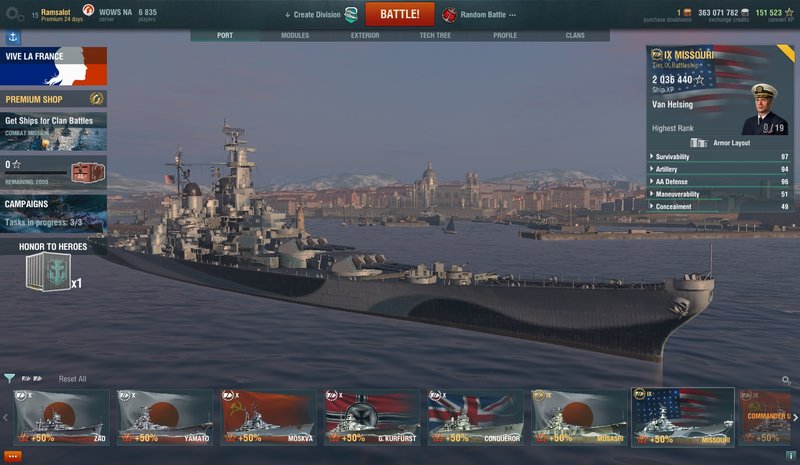800x465 pixels.
Task: Pick the Musashi from the ship carousel
Action: [578, 417]
